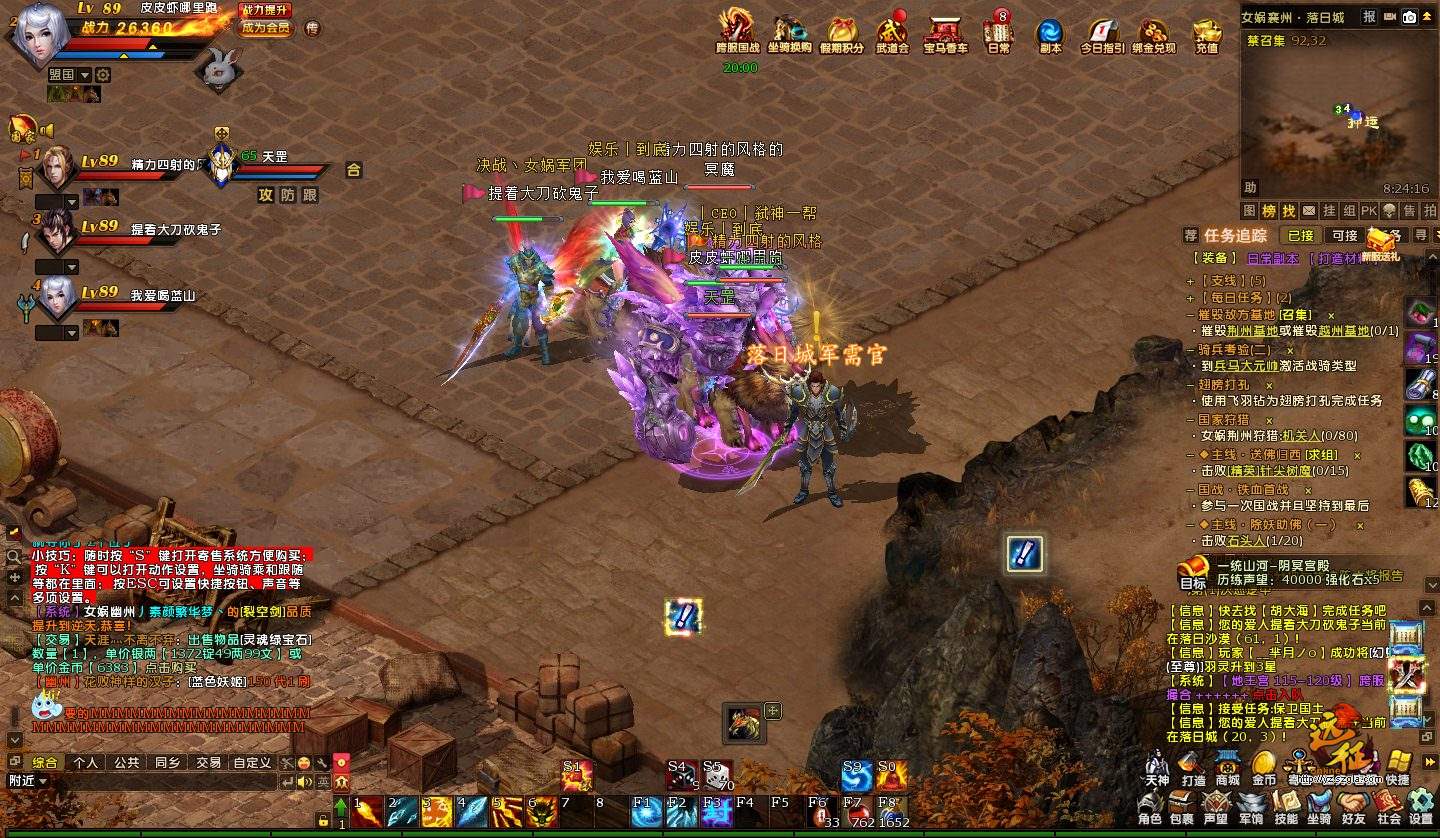1440x838 pixels.
Task: Open the 日常 daily activities icon
Action: (998, 32)
